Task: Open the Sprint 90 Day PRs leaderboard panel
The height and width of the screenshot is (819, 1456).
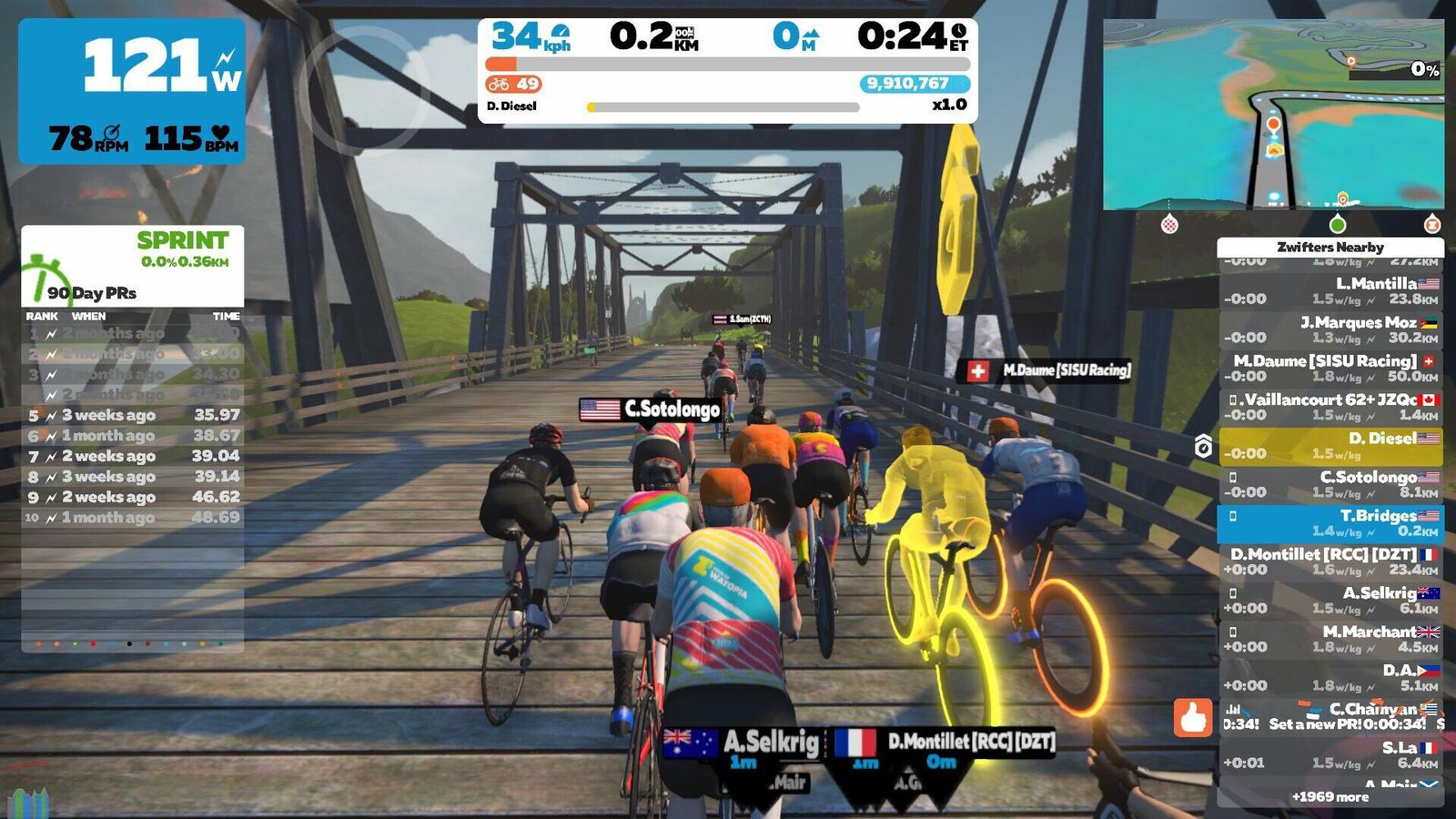Action: pos(133,266)
